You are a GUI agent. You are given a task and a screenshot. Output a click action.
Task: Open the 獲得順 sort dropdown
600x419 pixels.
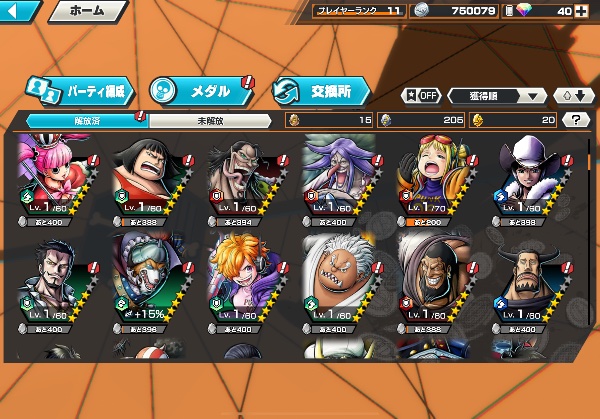tap(497, 96)
